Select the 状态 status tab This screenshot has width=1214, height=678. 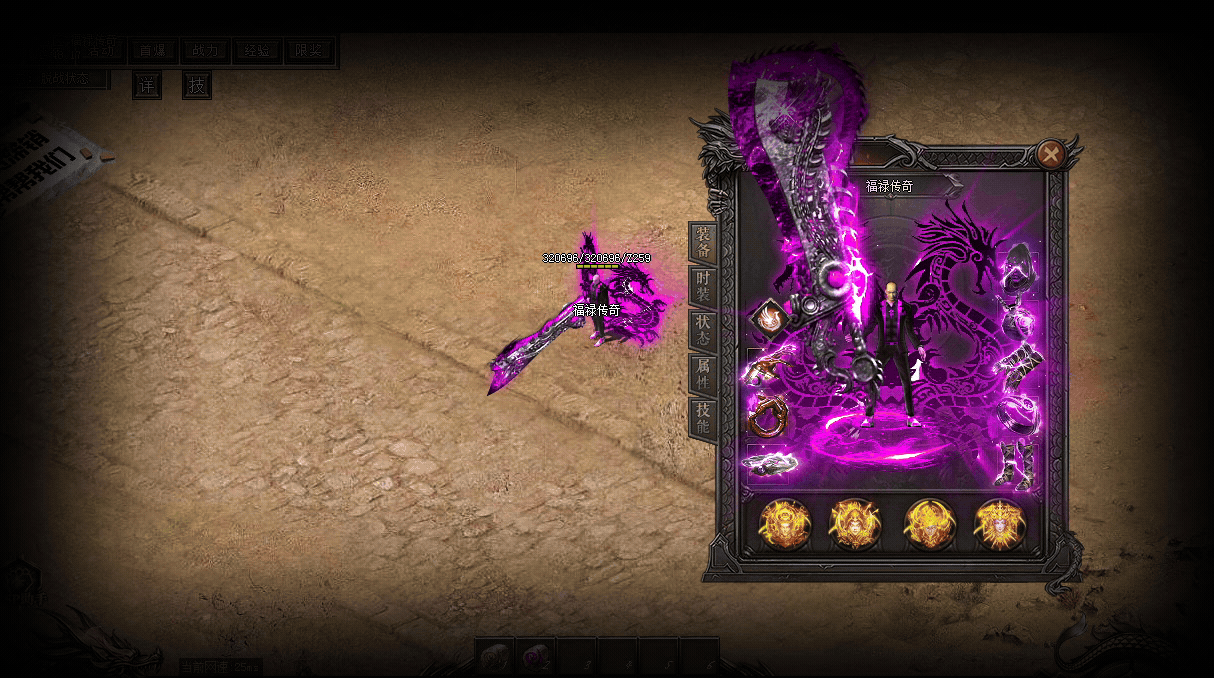coord(703,331)
